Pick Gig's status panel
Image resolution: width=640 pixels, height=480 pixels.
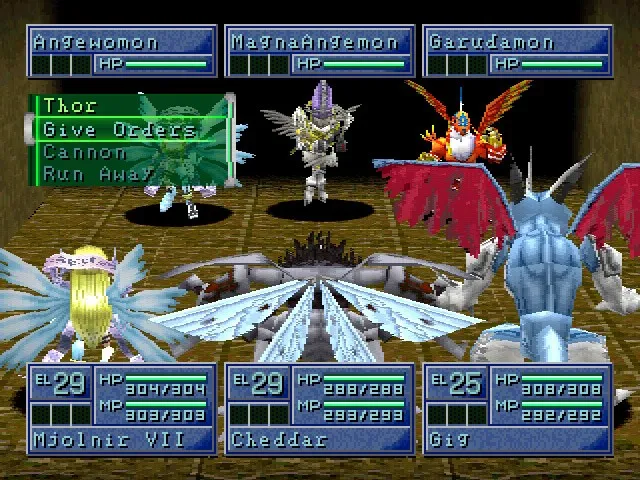pos(516,408)
